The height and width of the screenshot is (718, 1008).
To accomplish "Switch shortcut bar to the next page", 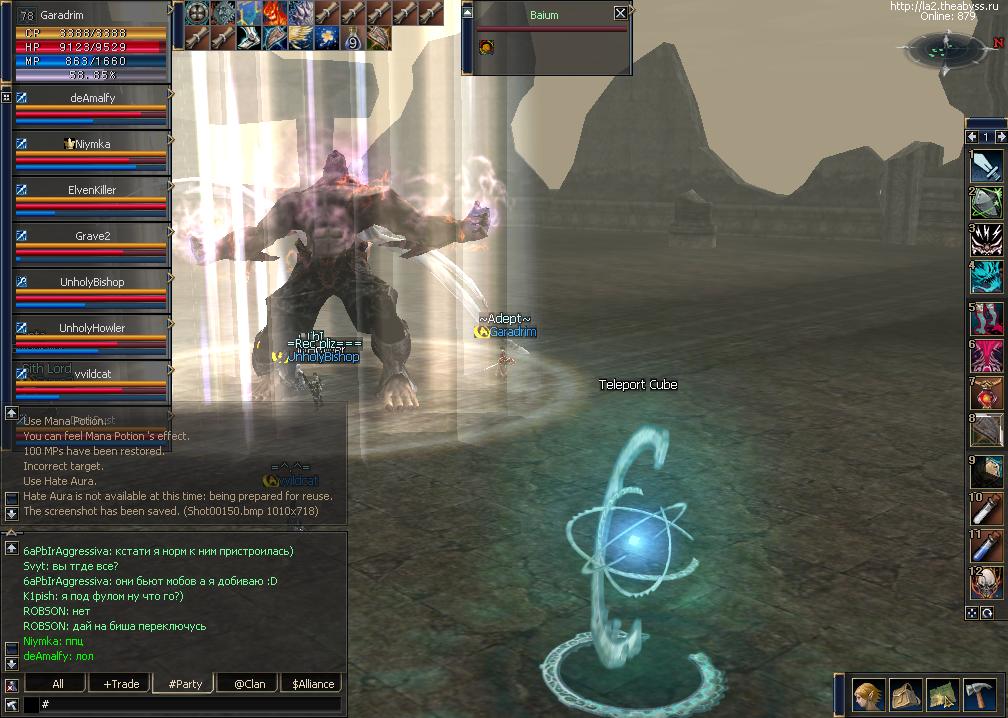I will point(999,137).
